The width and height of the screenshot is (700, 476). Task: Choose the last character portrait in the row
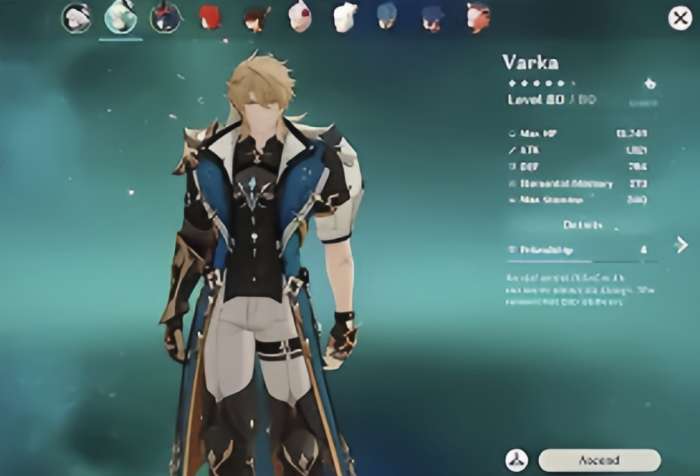pos(478,17)
